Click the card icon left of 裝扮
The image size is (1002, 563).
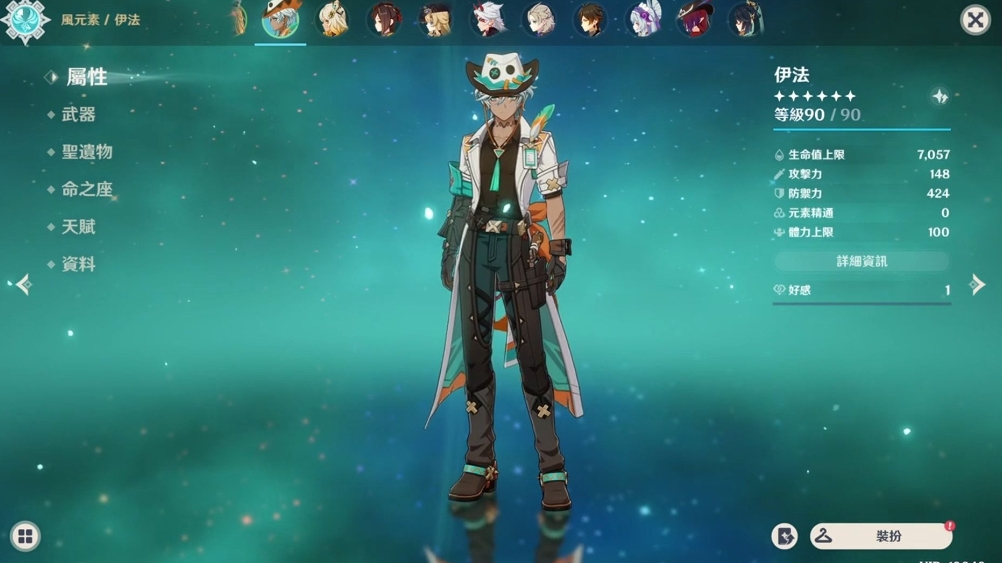point(785,536)
